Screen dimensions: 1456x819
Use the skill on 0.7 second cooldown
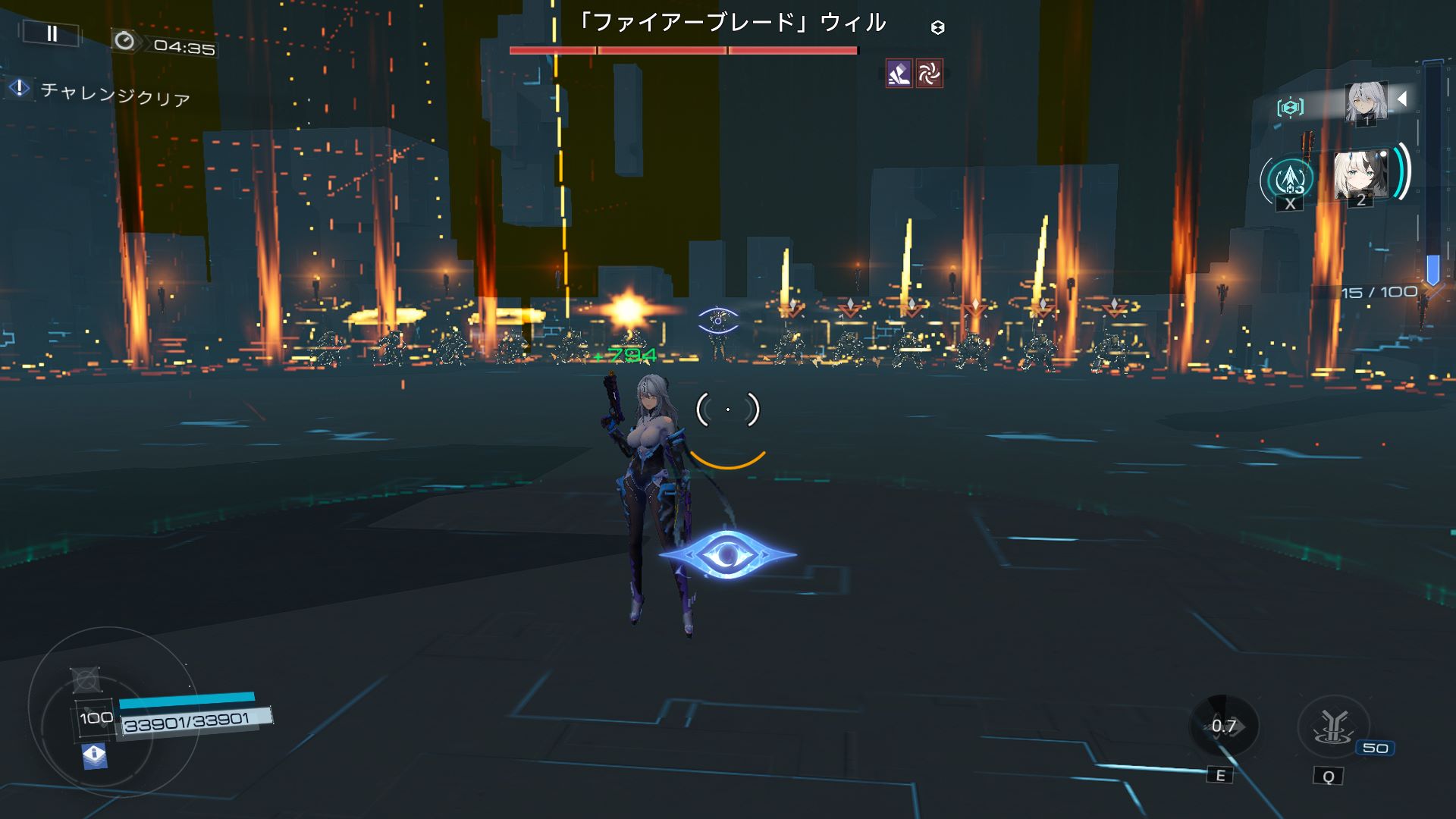pos(1223,726)
